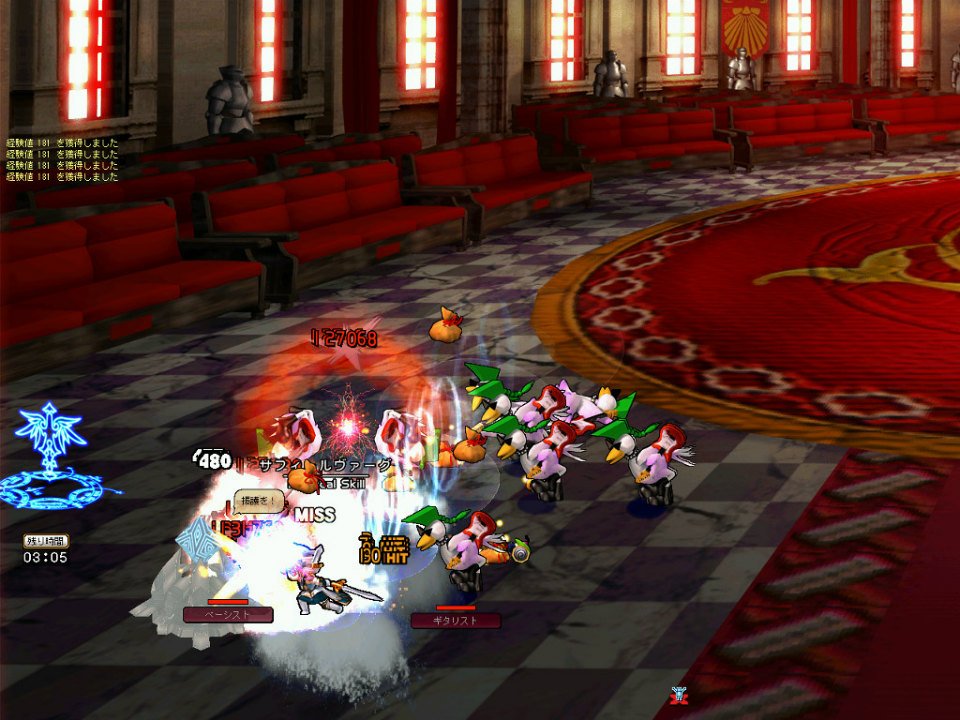This screenshot has height=720, width=960.
Task: Click the small blue robot status icon
Action: coord(679,695)
